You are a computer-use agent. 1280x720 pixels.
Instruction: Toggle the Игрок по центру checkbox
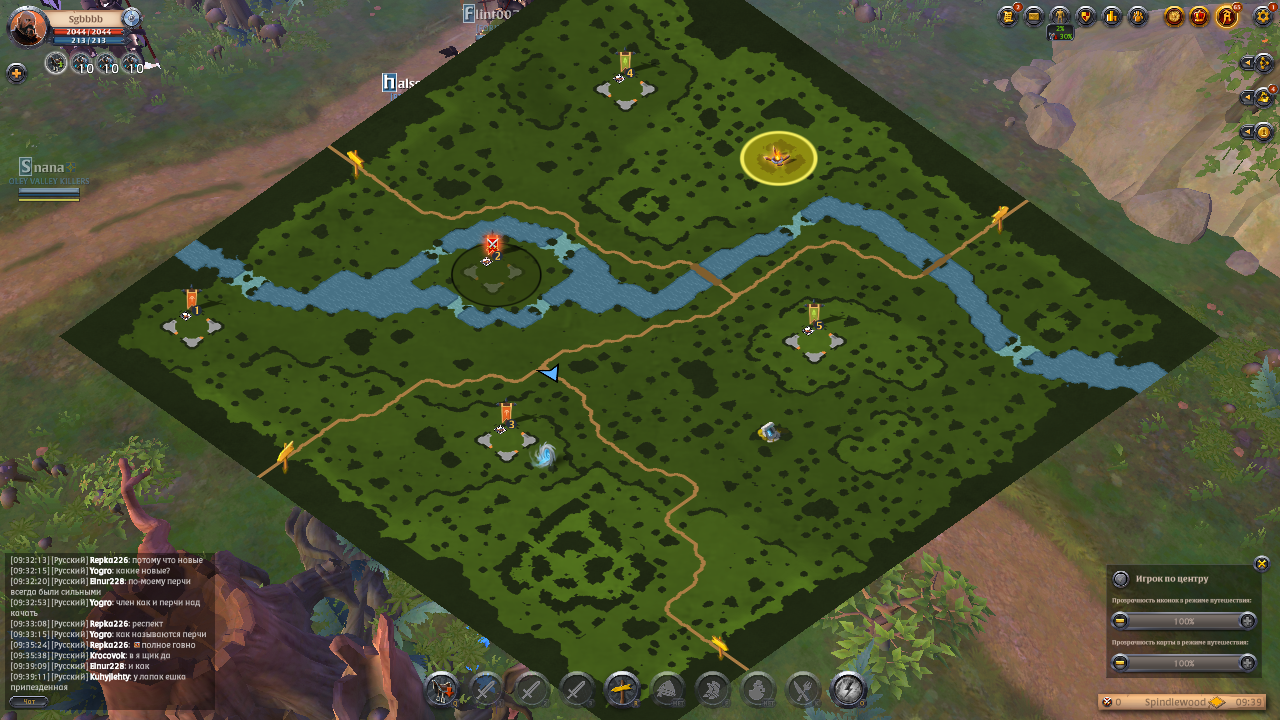(x=1121, y=578)
